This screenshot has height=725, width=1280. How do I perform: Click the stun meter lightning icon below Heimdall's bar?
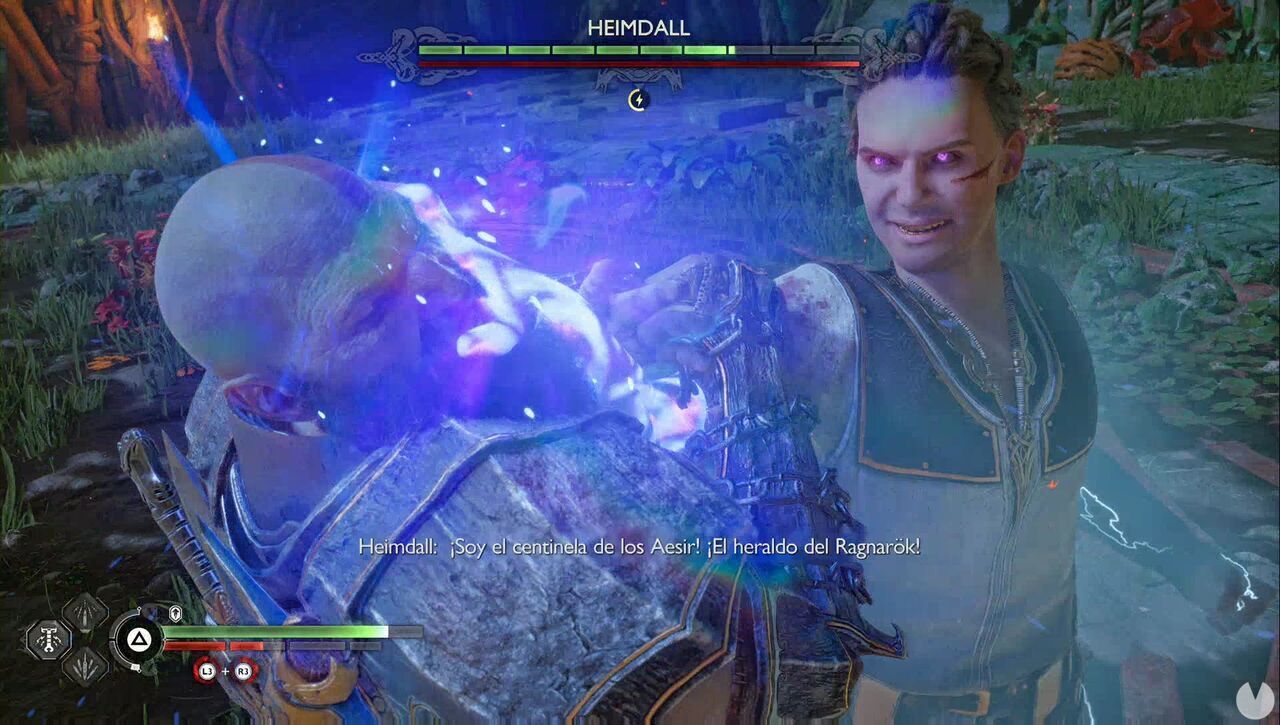click(637, 100)
